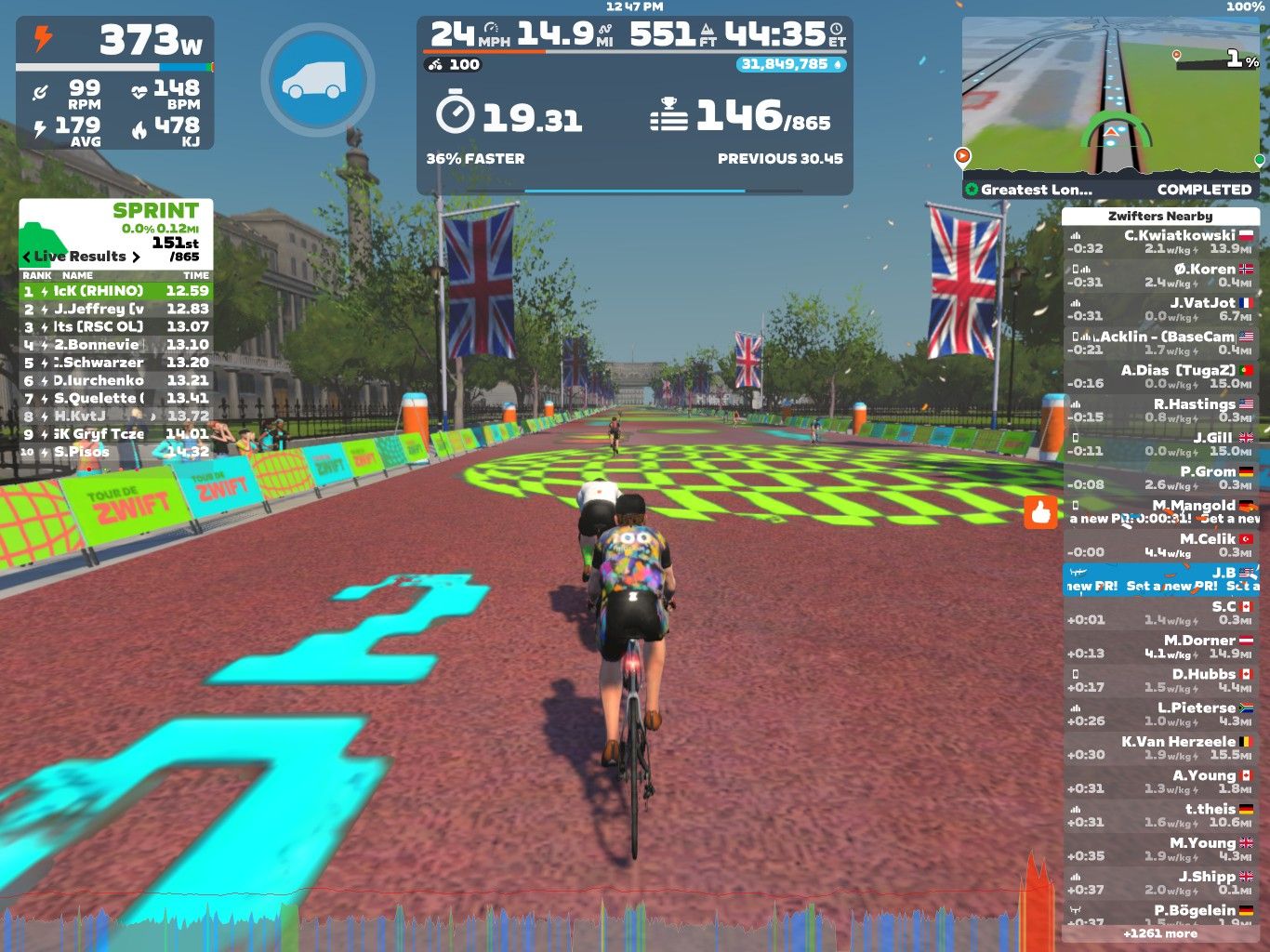
Task: Click M.Dorner's rider row
Action: [1159, 646]
